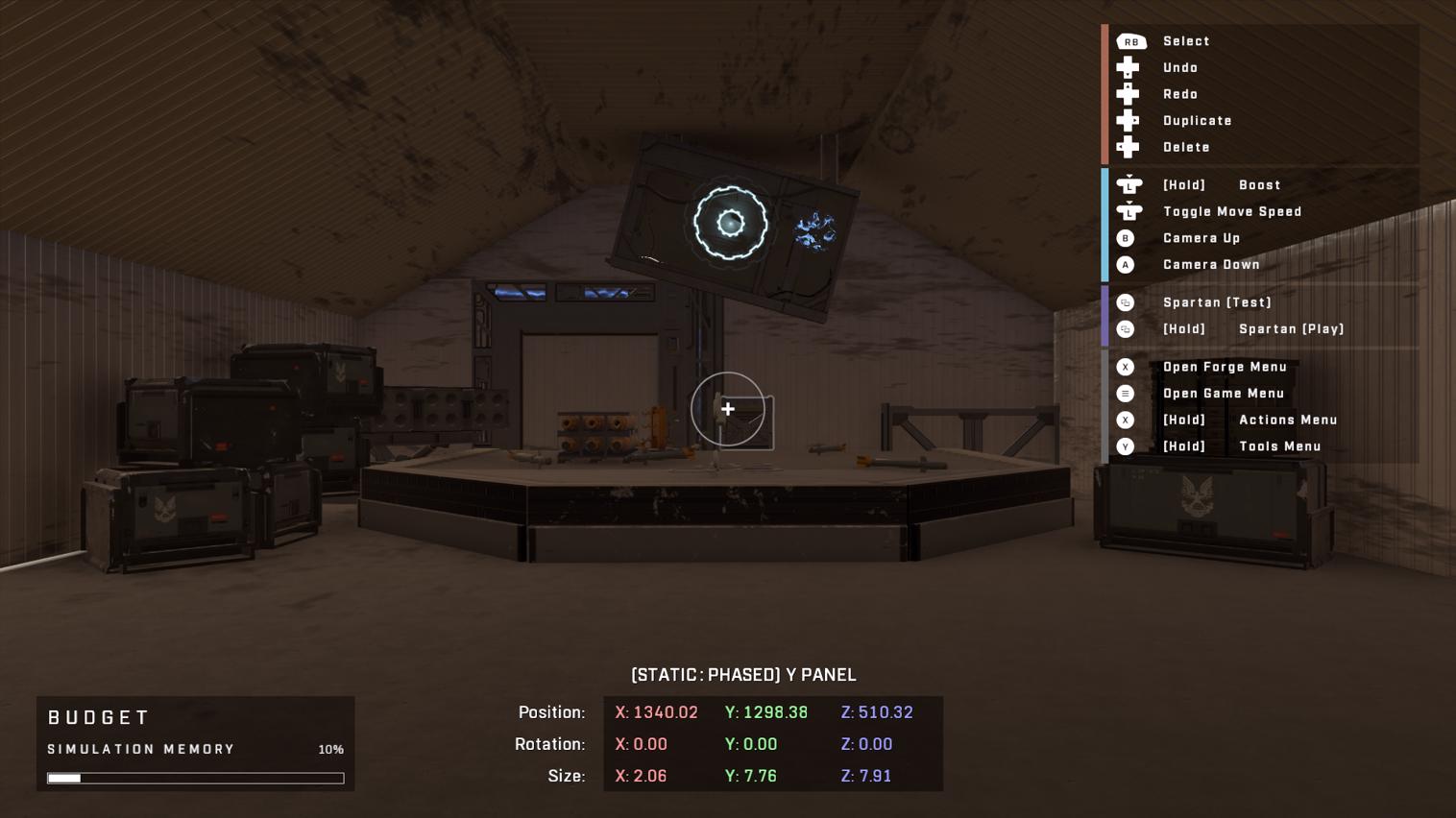1456x818 pixels.
Task: Click the RB Select bumper icon
Action: point(1131,41)
